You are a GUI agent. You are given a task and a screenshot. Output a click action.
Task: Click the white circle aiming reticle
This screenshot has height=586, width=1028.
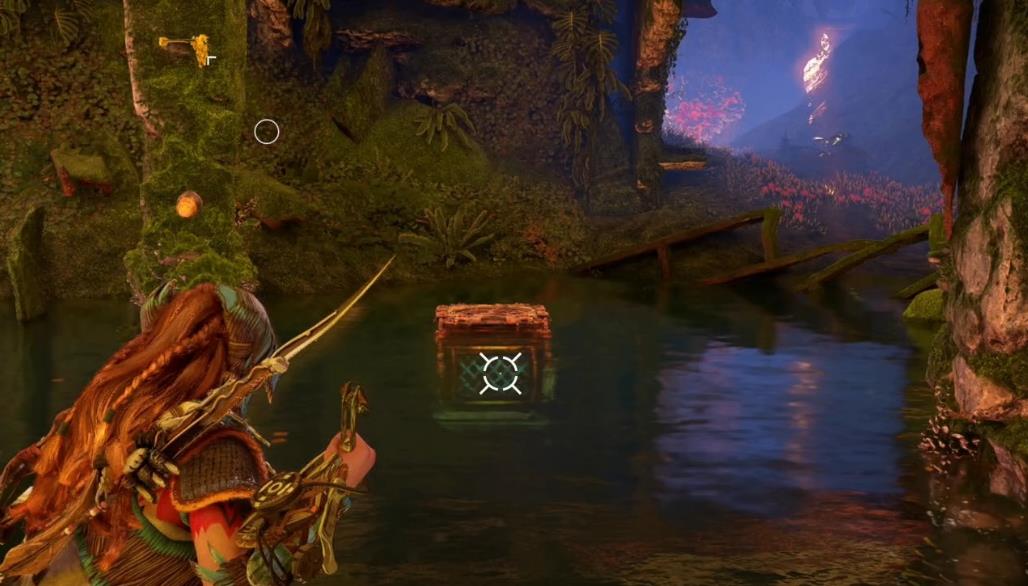pos(266,131)
